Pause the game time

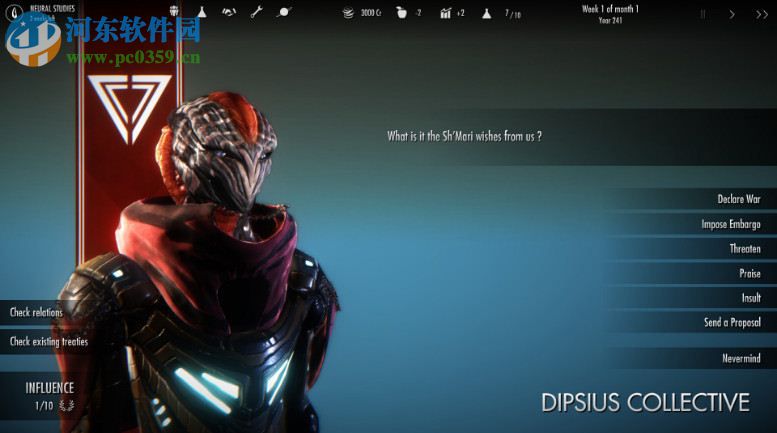pyautogui.click(x=702, y=14)
